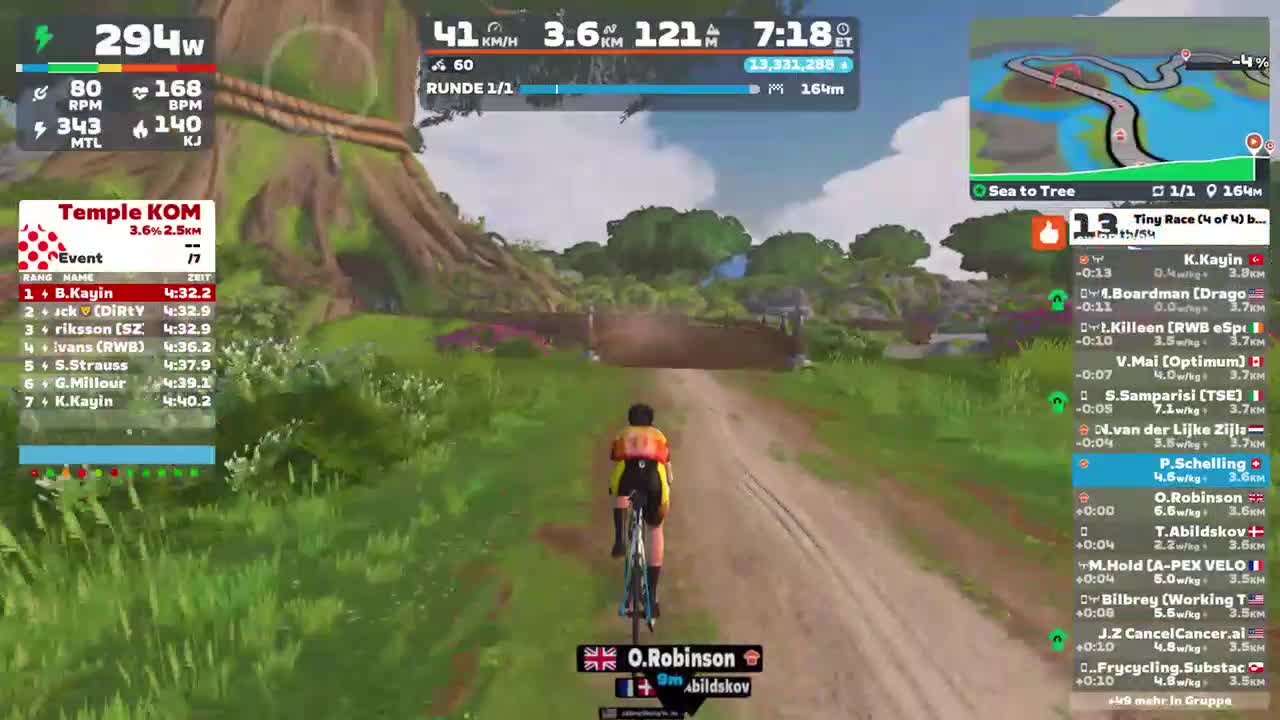Click the thumbs-up Ride On icon
The image size is (1280, 720).
(1048, 232)
